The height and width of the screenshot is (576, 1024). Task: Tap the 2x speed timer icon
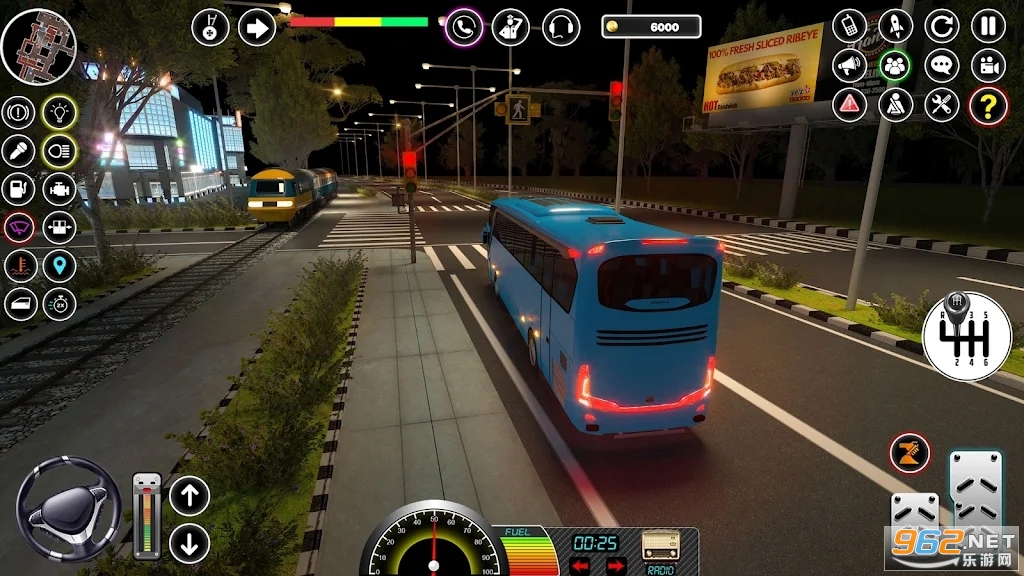click(60, 304)
